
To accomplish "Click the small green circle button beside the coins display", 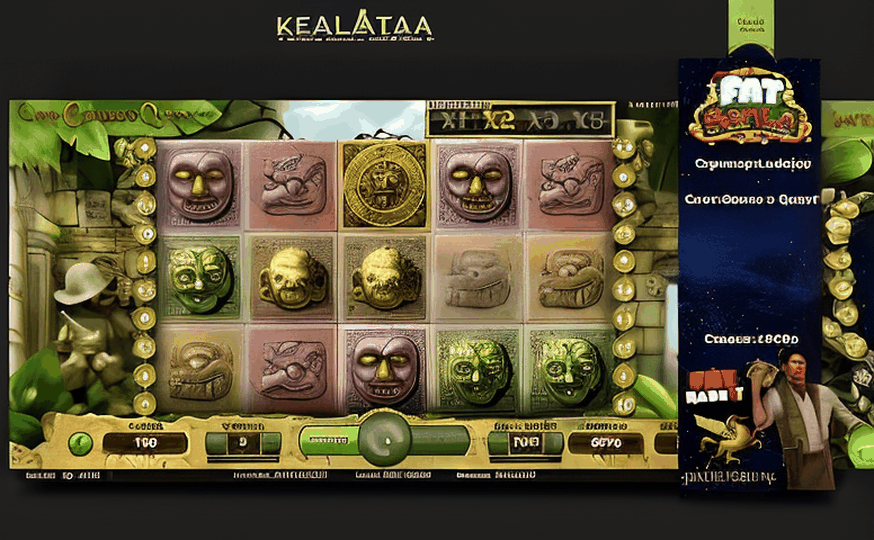I will click(81, 443).
